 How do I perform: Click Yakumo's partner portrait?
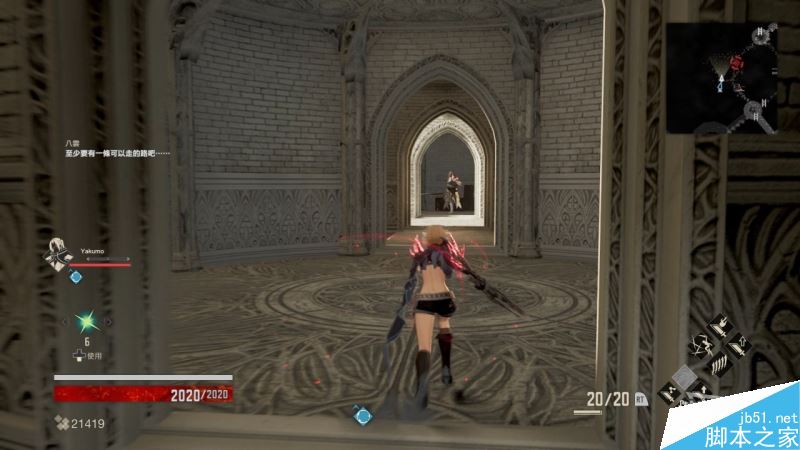[x=59, y=255]
